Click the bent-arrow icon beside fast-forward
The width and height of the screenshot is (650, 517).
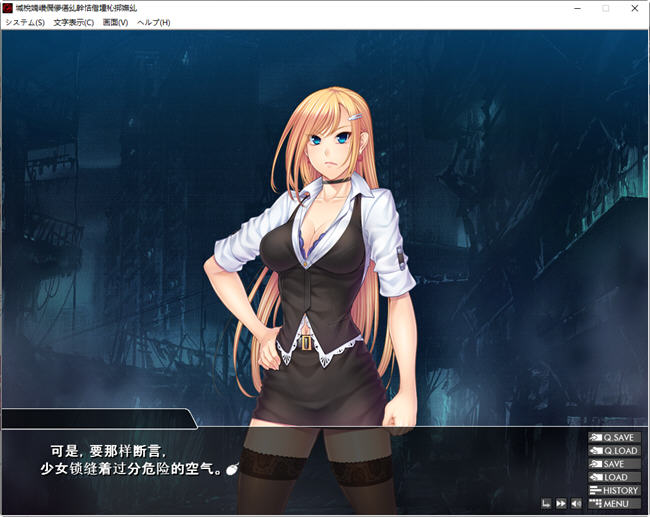coord(546,503)
